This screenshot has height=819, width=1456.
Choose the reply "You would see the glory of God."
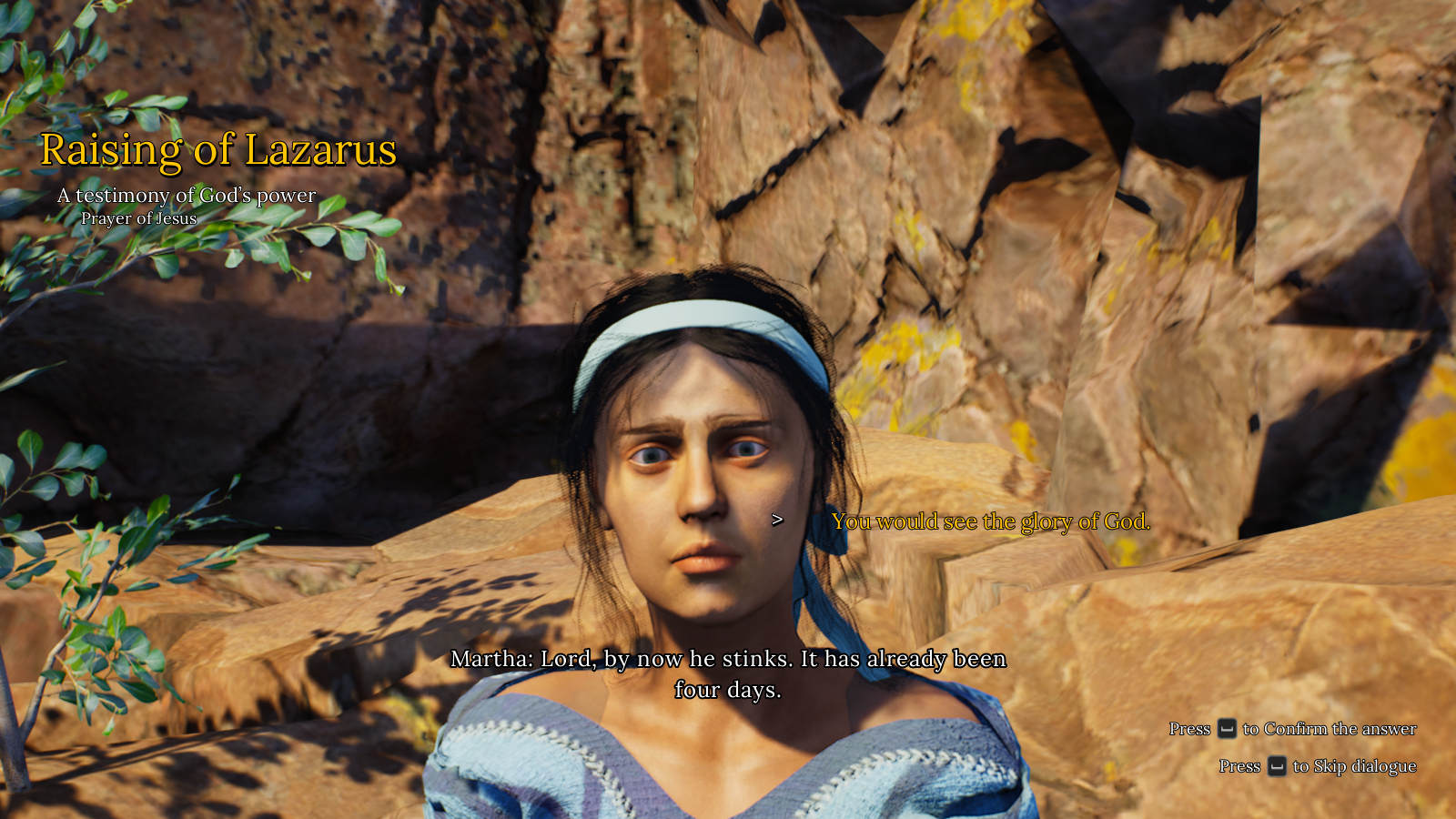990,521
